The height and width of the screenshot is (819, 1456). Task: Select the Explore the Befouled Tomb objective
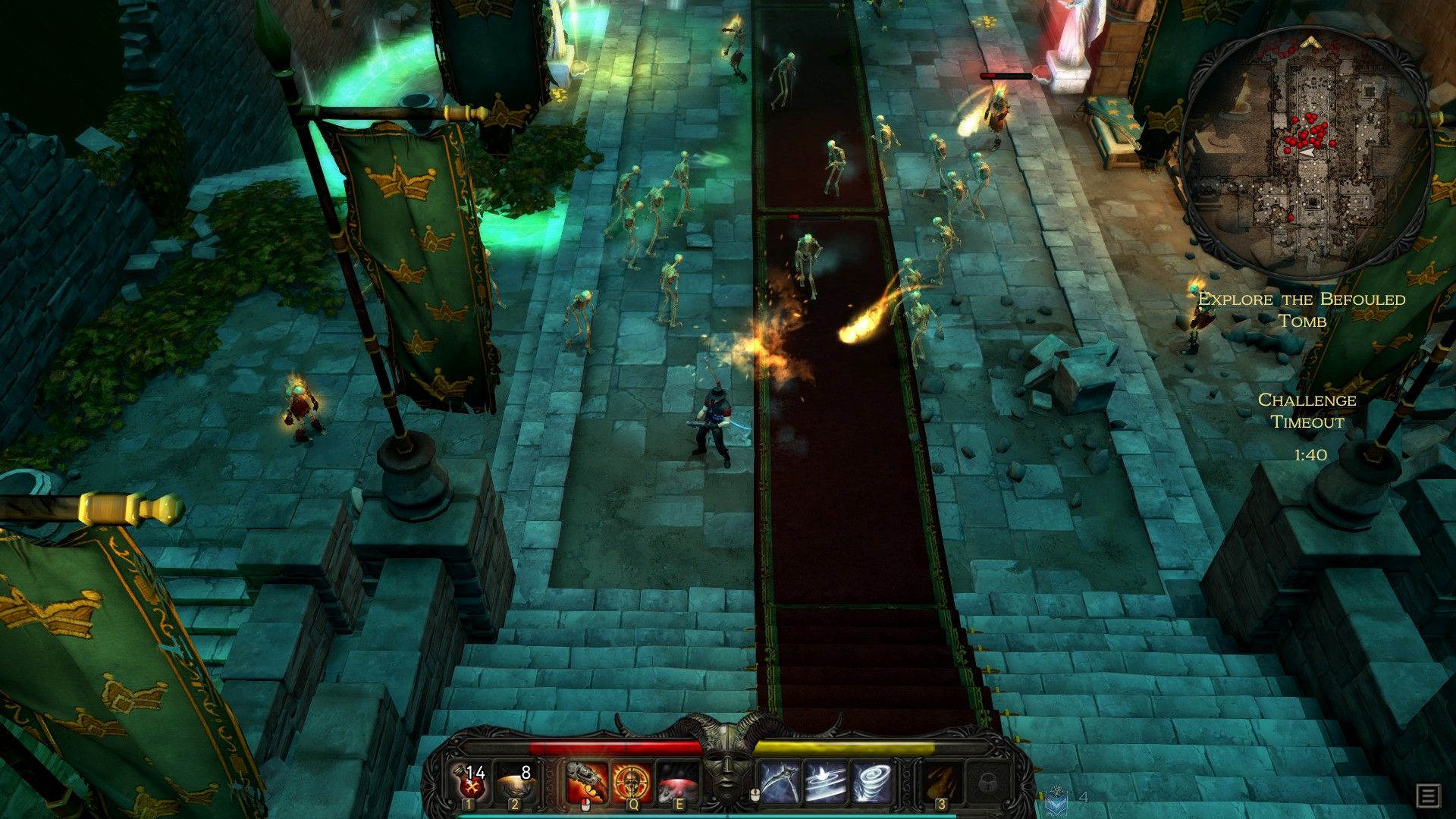tap(1301, 309)
